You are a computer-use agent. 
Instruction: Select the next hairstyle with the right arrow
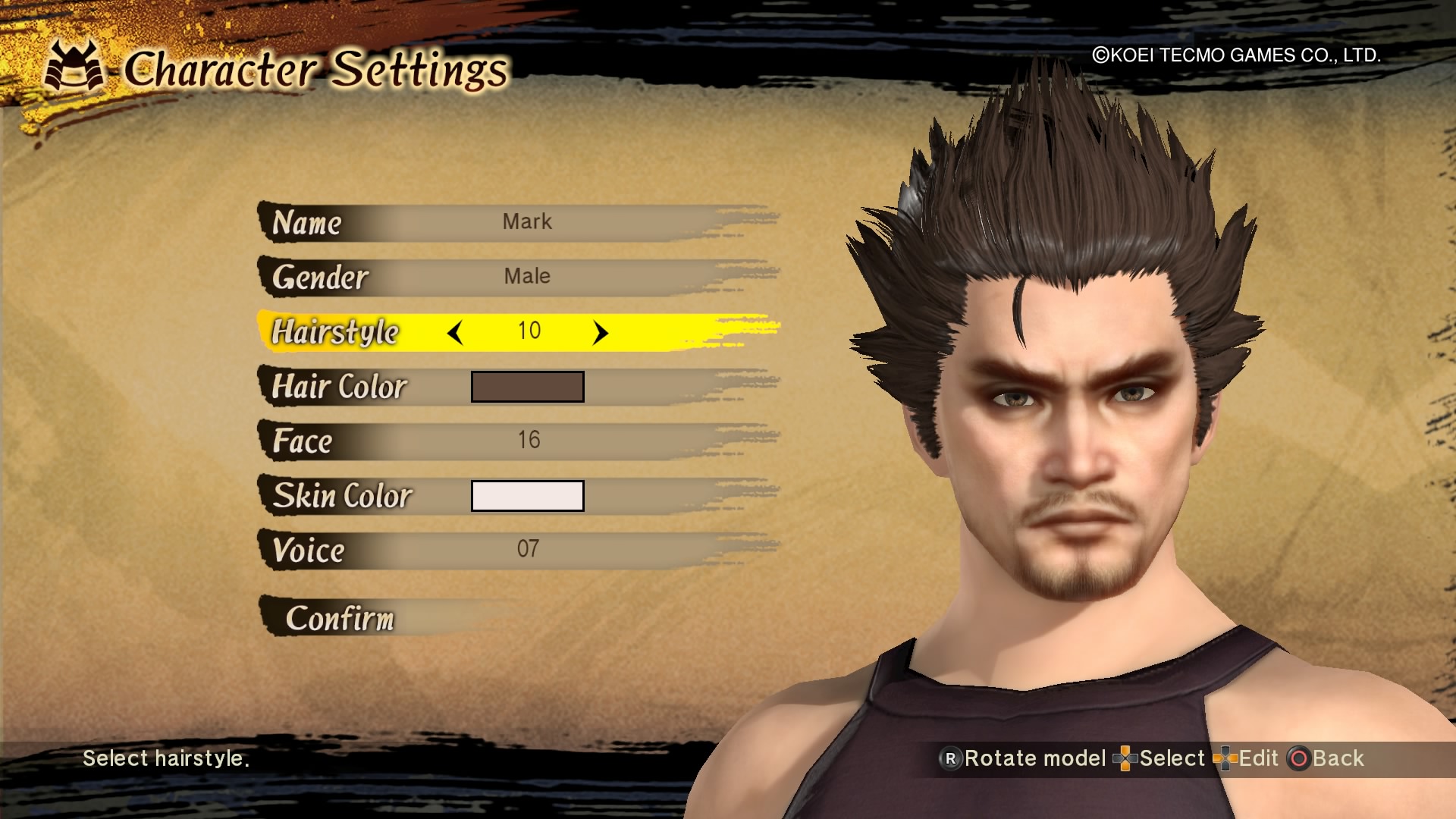(601, 331)
